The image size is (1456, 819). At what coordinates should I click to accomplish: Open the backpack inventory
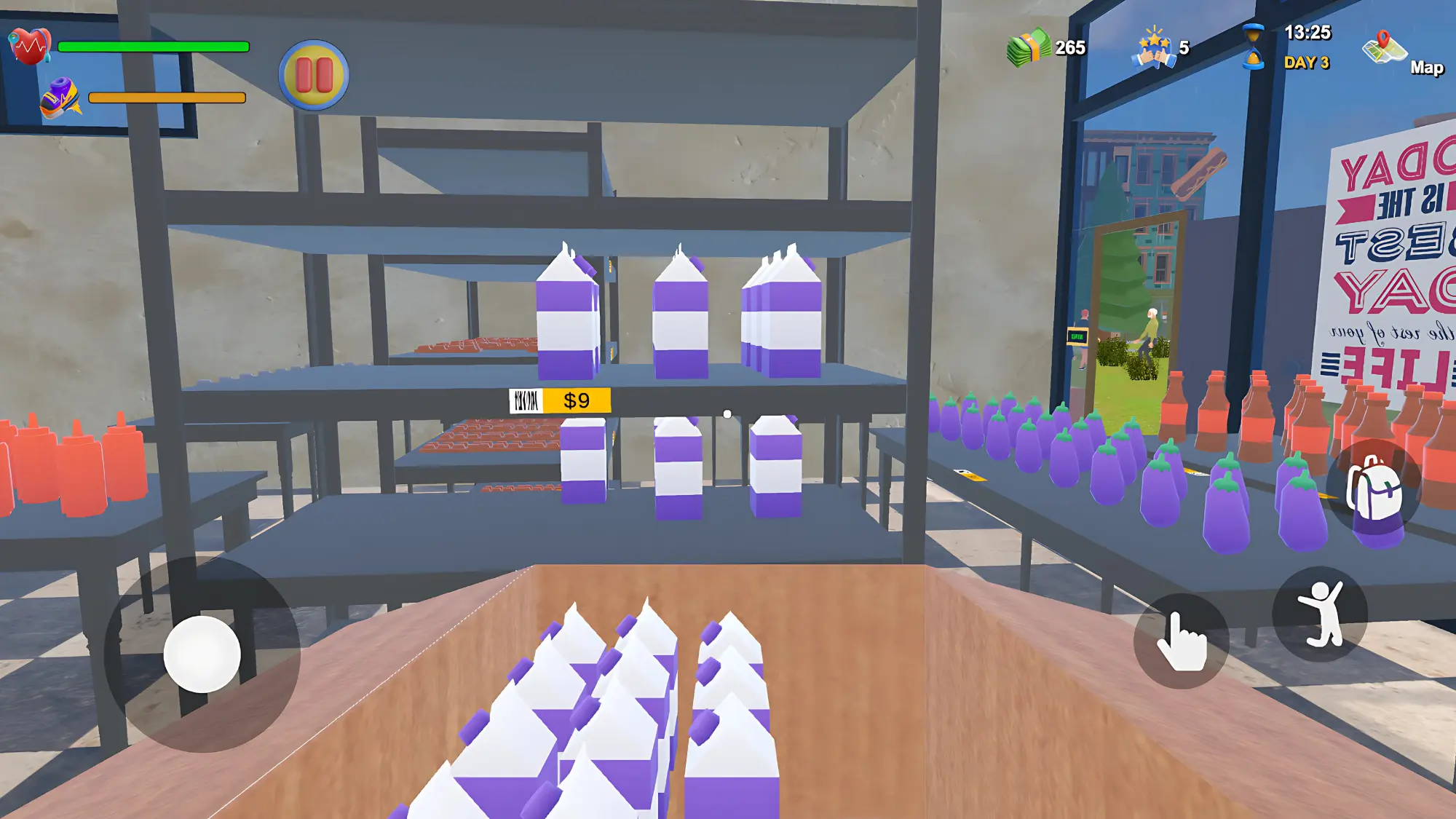[x=1374, y=488]
